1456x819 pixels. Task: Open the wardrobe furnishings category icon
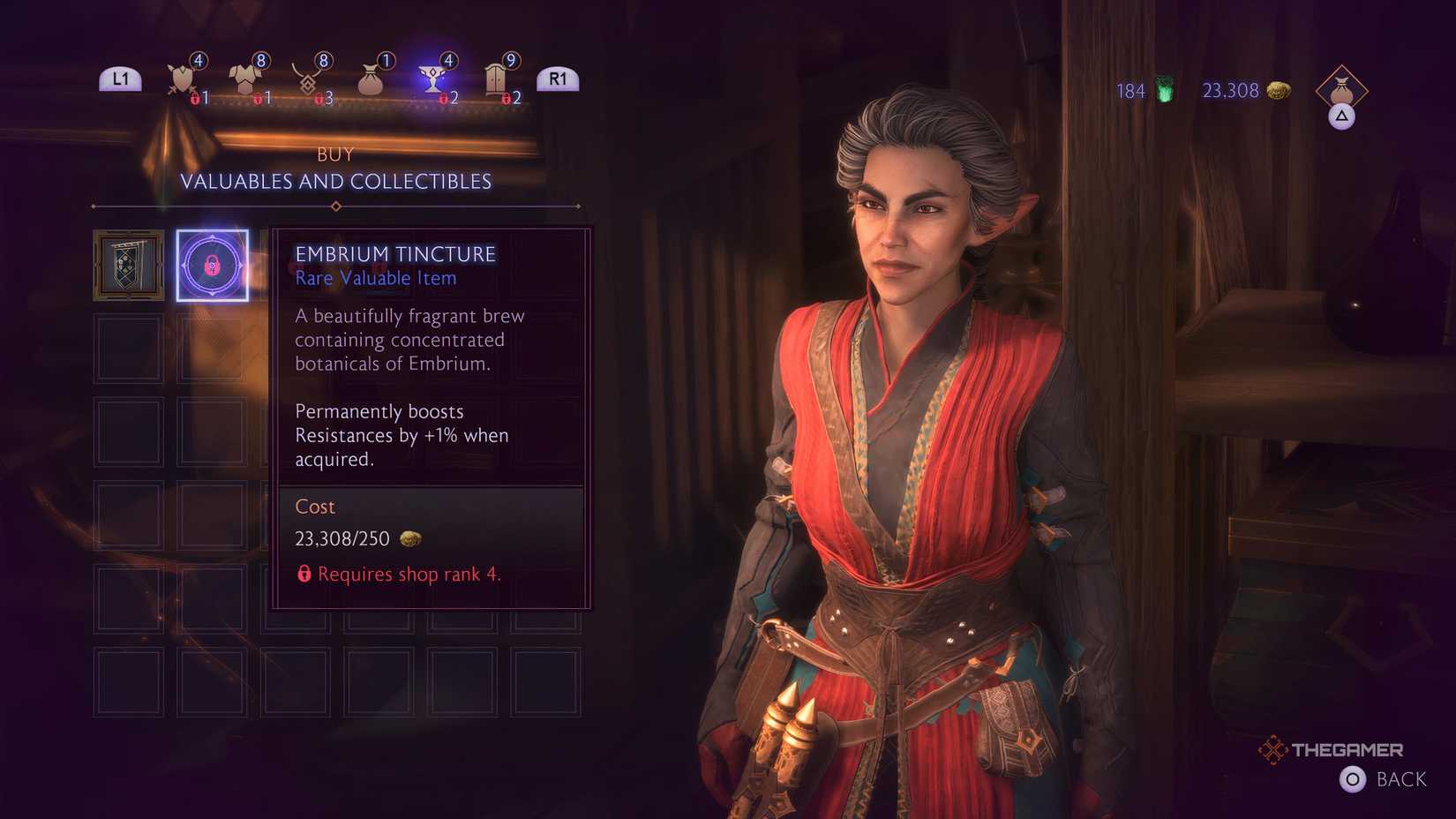[494, 78]
